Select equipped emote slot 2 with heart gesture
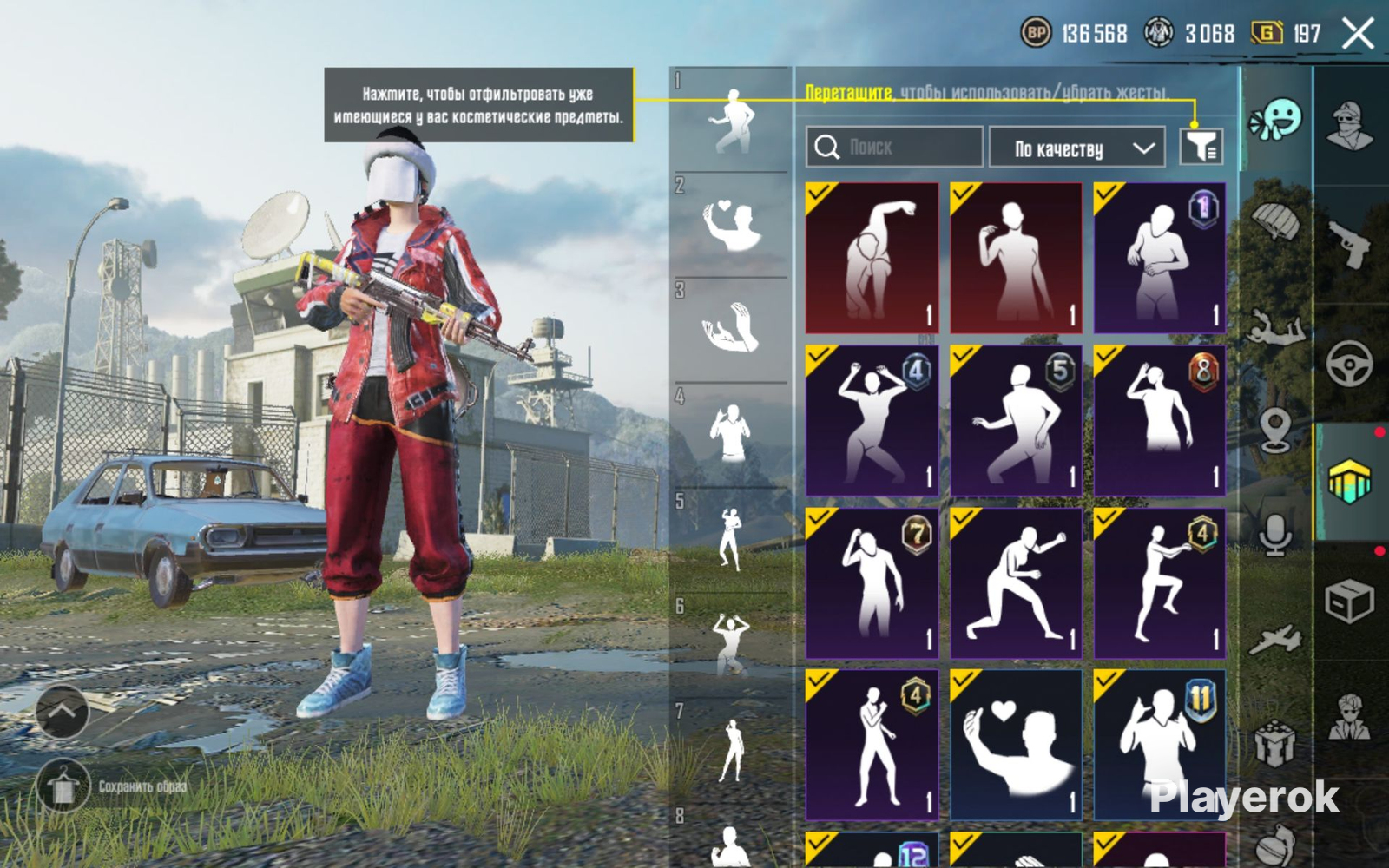The image size is (1389, 868). 731,226
